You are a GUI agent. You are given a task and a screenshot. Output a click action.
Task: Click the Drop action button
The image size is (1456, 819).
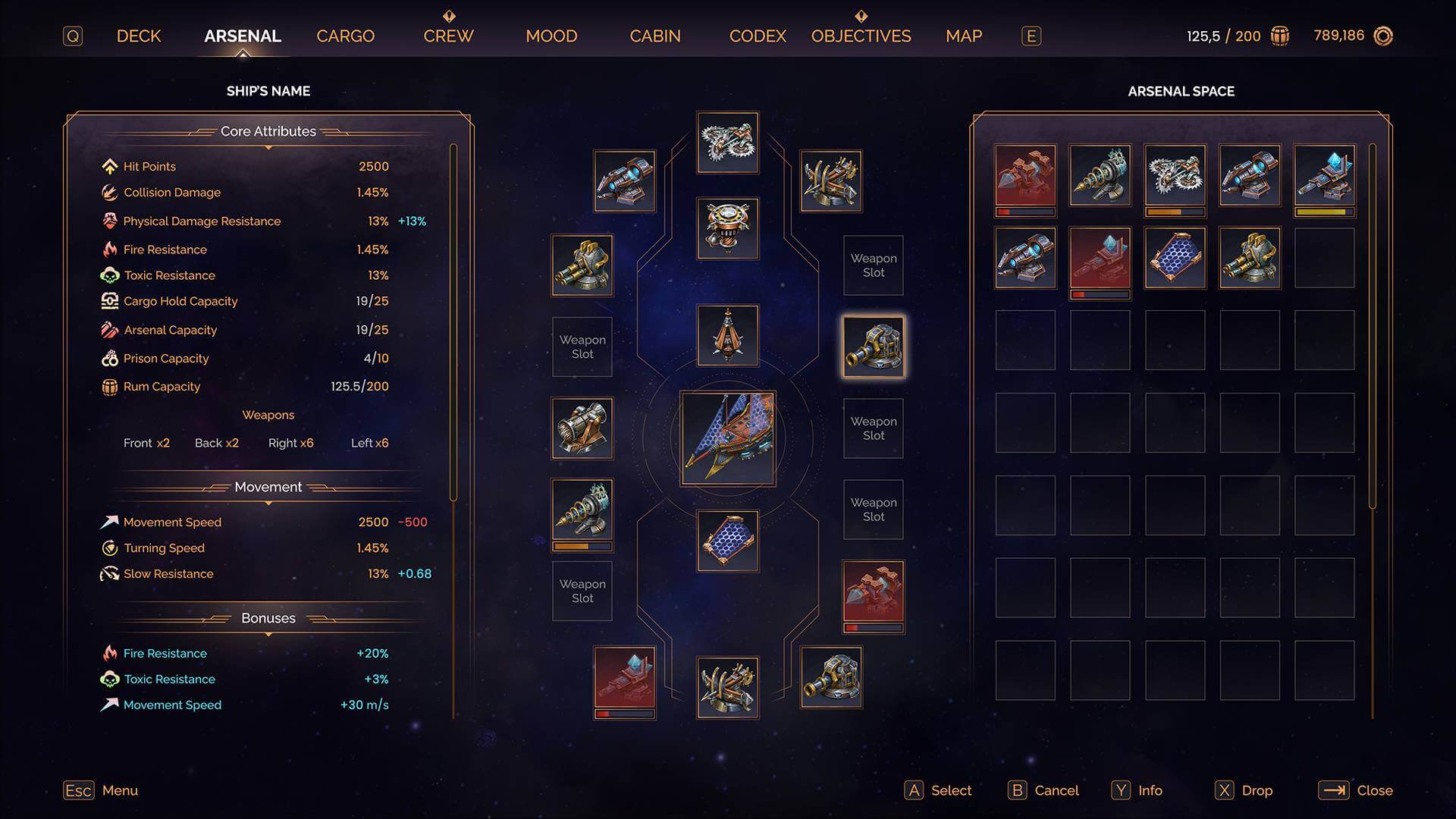click(1244, 790)
